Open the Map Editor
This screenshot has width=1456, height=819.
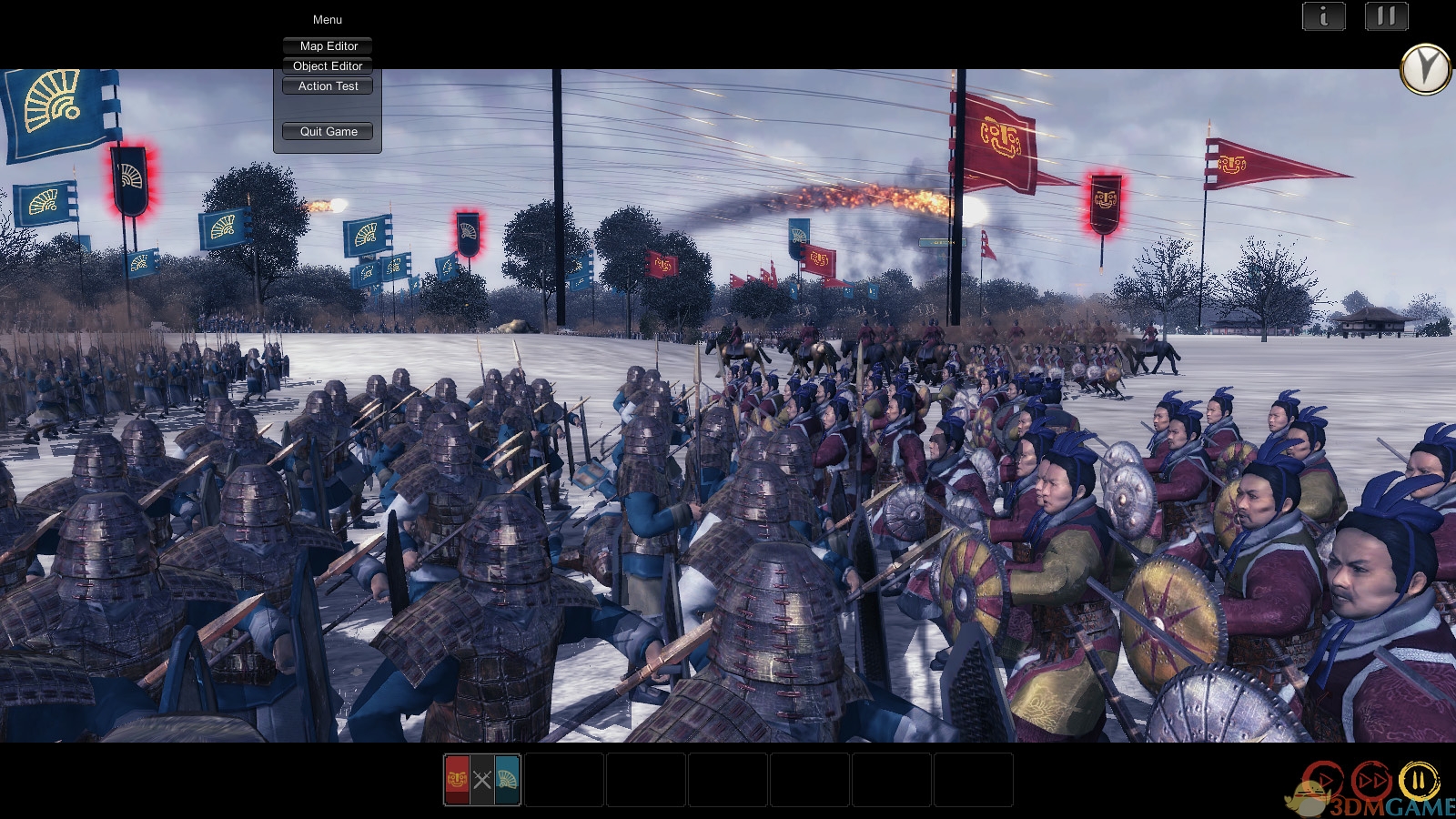tap(328, 45)
